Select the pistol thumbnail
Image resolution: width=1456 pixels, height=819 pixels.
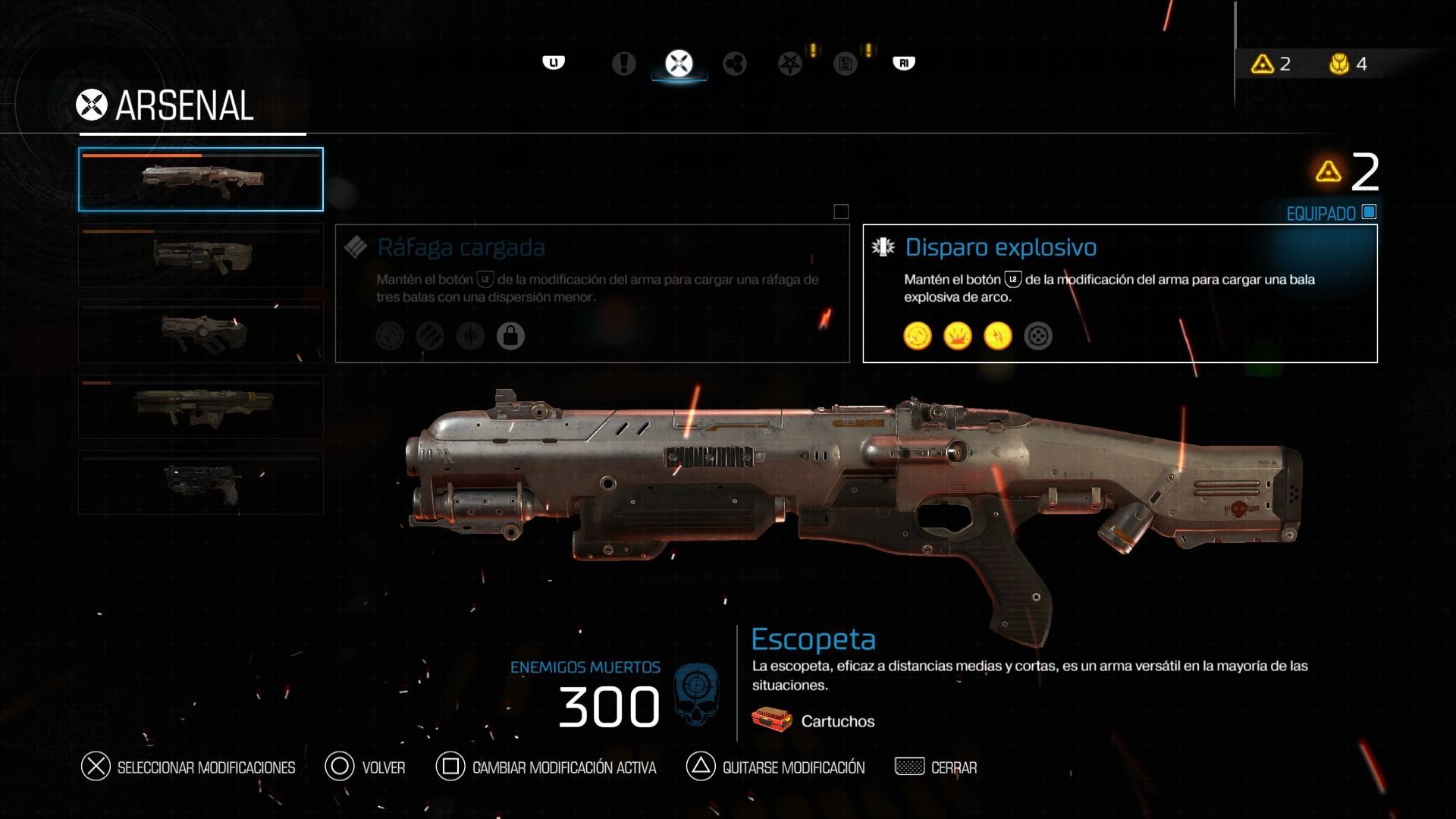pos(201,483)
